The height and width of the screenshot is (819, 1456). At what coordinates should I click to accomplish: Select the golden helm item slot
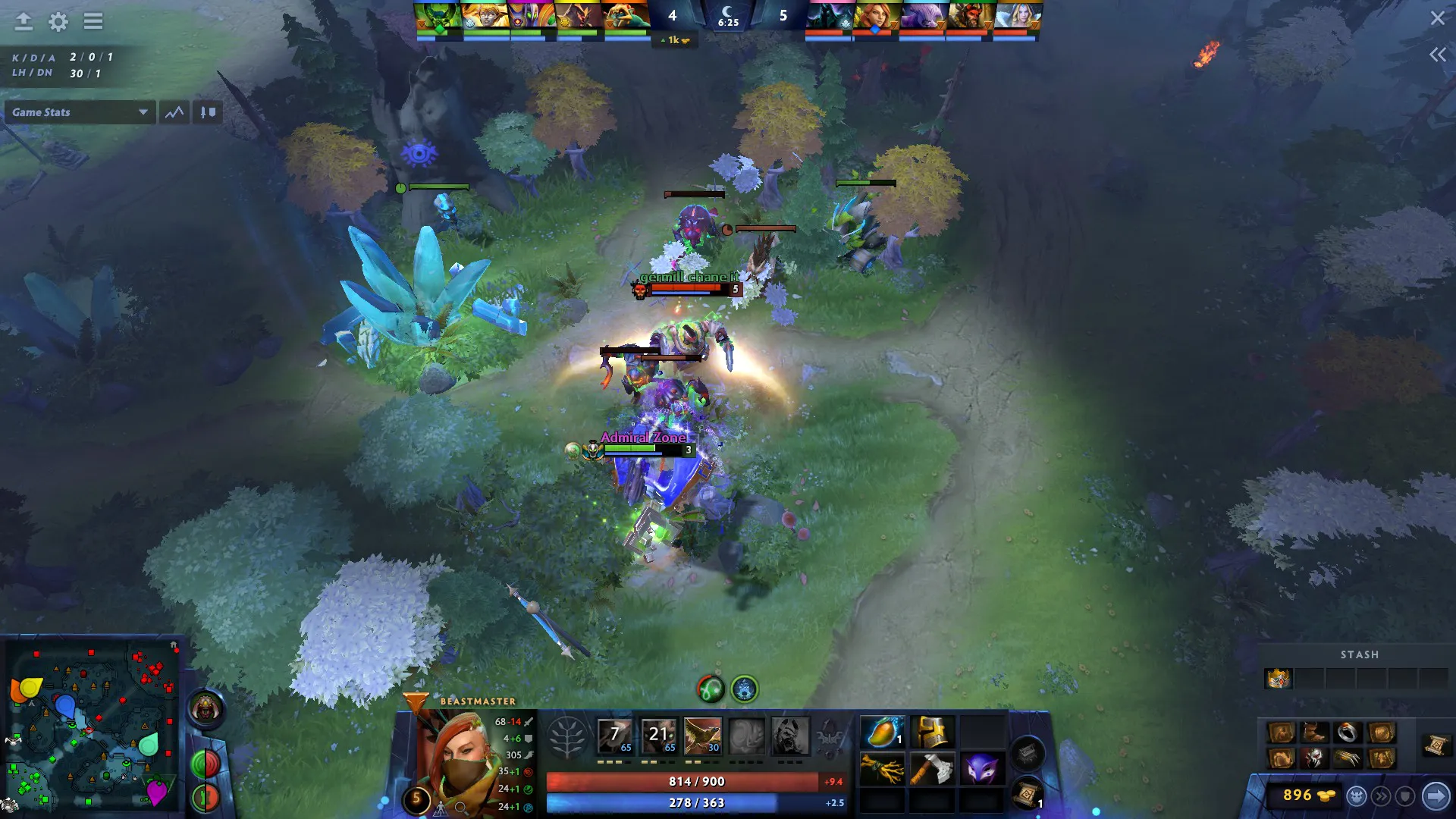(932, 733)
